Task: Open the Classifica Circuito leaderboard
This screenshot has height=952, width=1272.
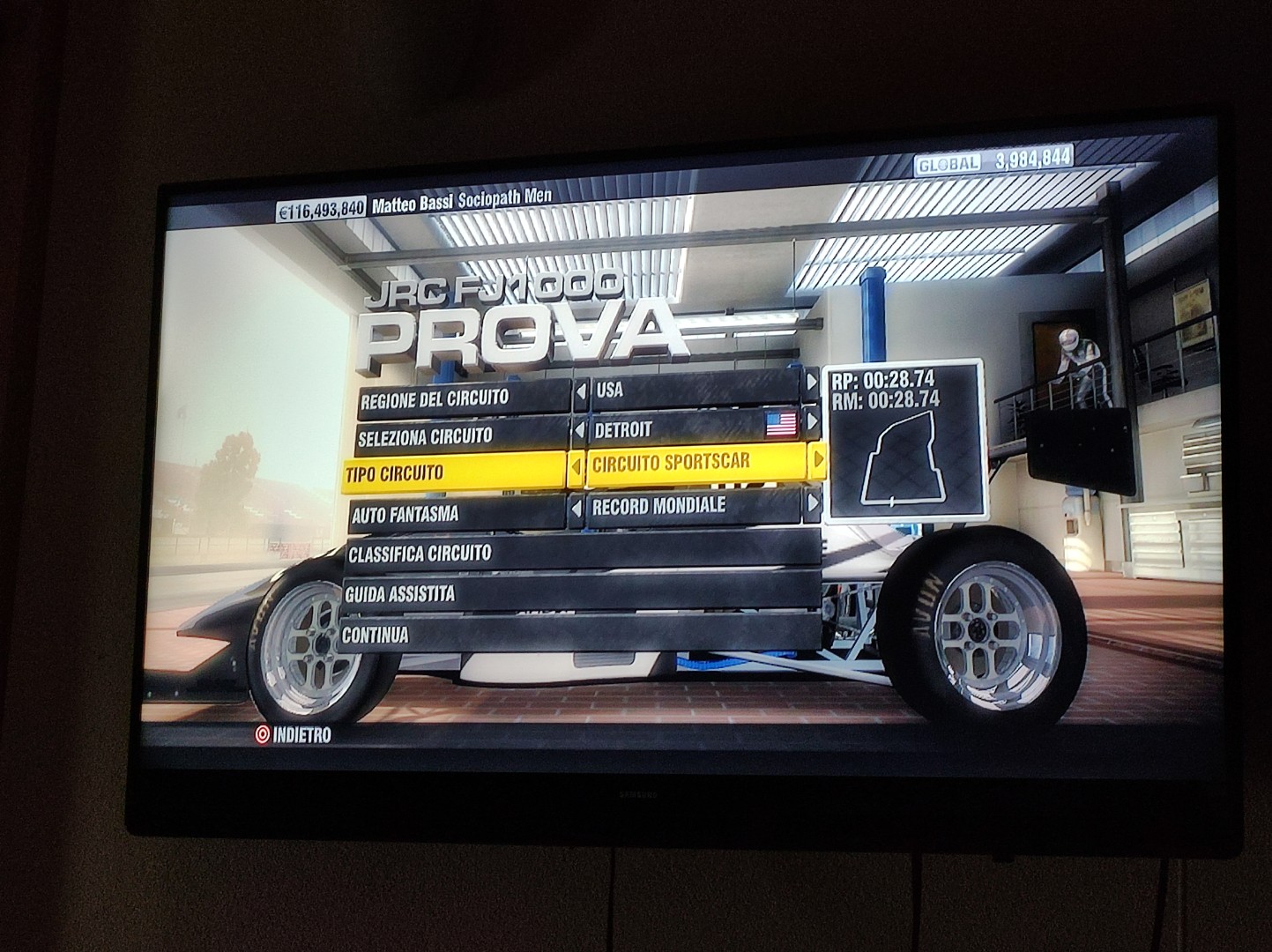Action: tap(582, 554)
